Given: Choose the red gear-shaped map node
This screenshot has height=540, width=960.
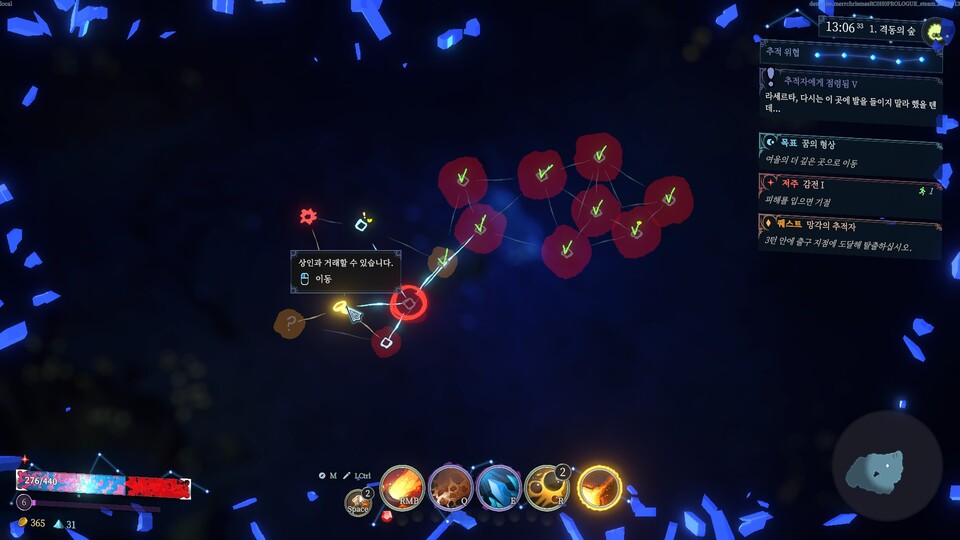Looking at the screenshot, I should (x=308, y=216).
